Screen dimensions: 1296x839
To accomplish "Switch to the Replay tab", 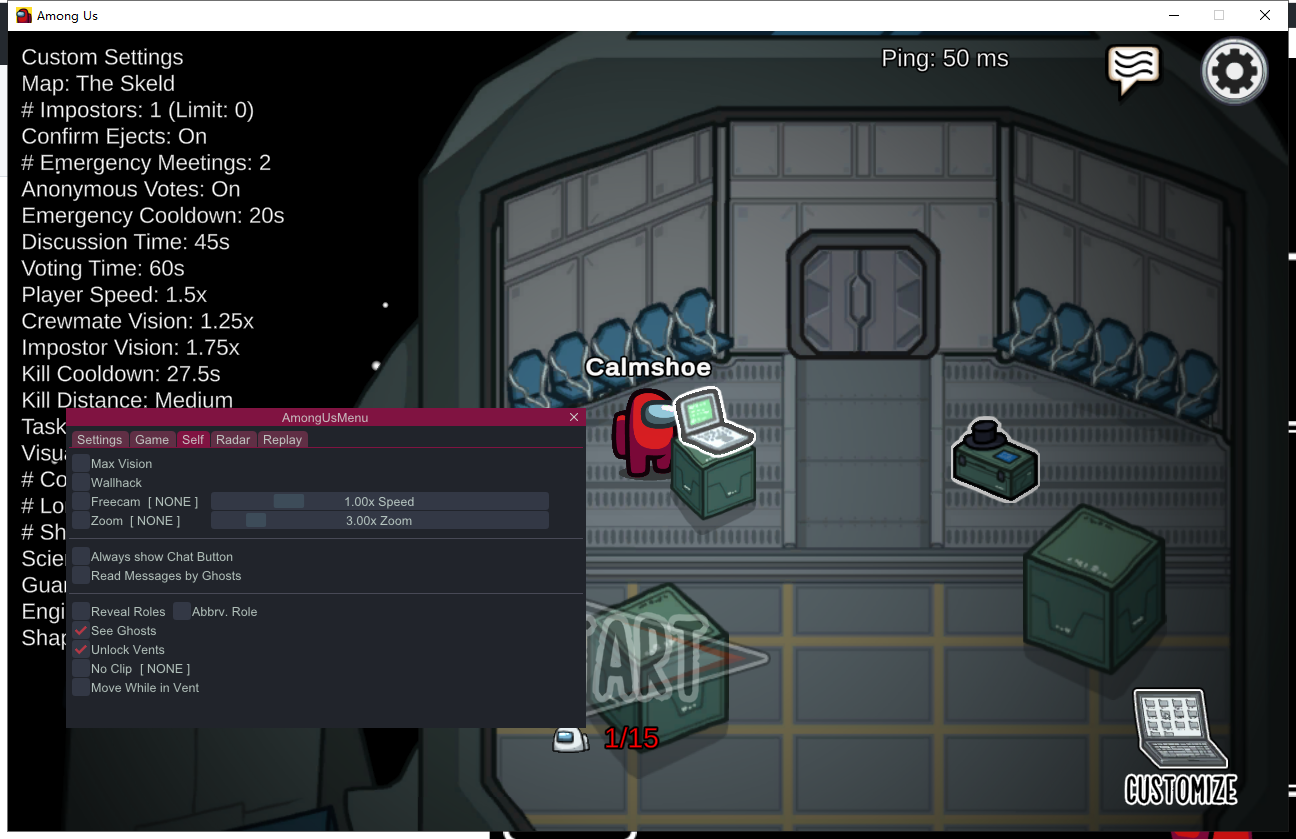I will [282, 439].
